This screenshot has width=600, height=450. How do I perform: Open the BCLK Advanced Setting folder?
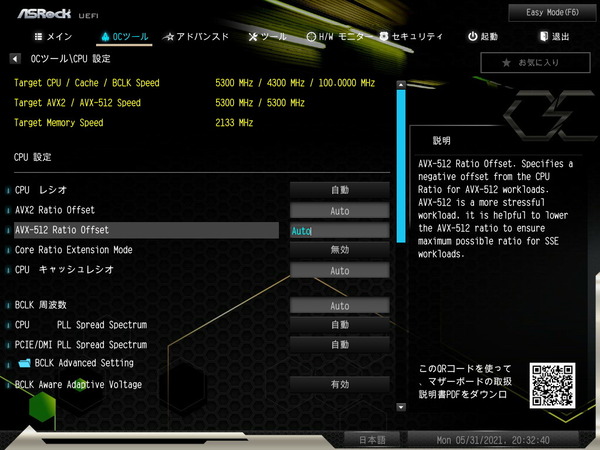coord(84,363)
